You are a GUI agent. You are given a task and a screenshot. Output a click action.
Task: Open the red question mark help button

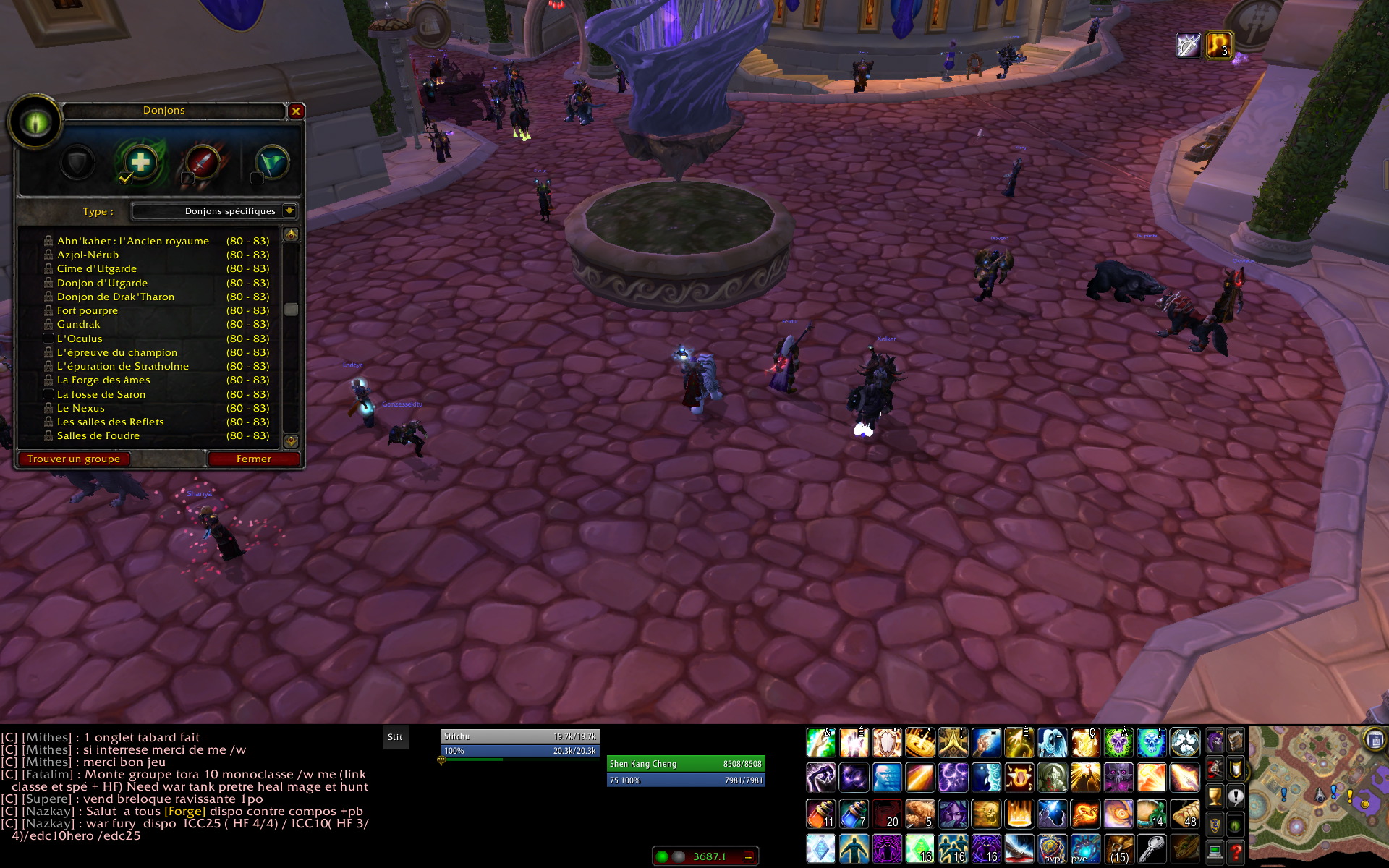[1236, 853]
